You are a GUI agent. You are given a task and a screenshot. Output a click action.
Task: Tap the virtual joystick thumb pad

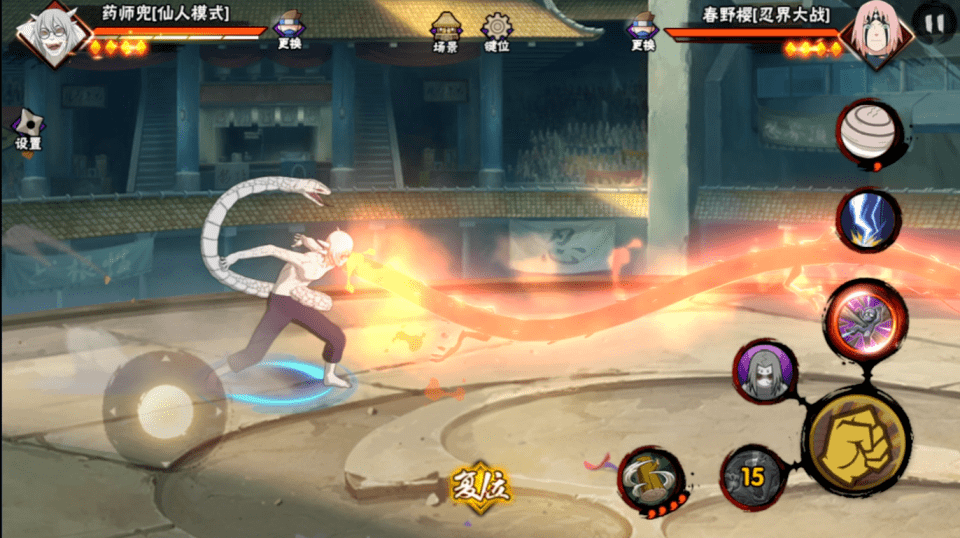(x=165, y=410)
